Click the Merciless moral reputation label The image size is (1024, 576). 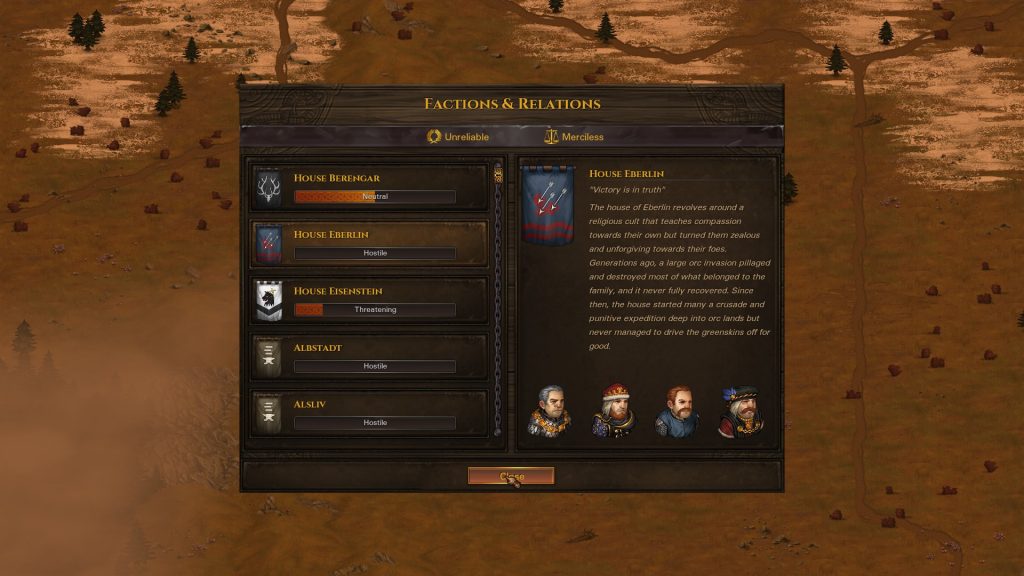[574, 136]
